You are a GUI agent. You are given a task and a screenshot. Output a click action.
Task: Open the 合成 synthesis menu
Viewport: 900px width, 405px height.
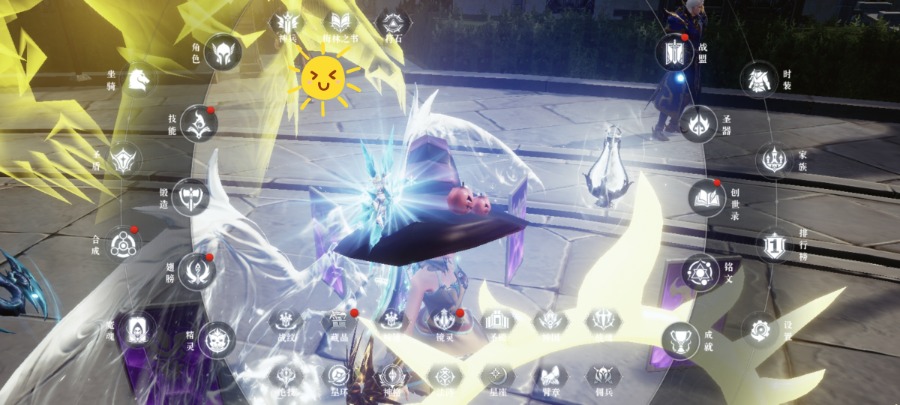[123, 243]
